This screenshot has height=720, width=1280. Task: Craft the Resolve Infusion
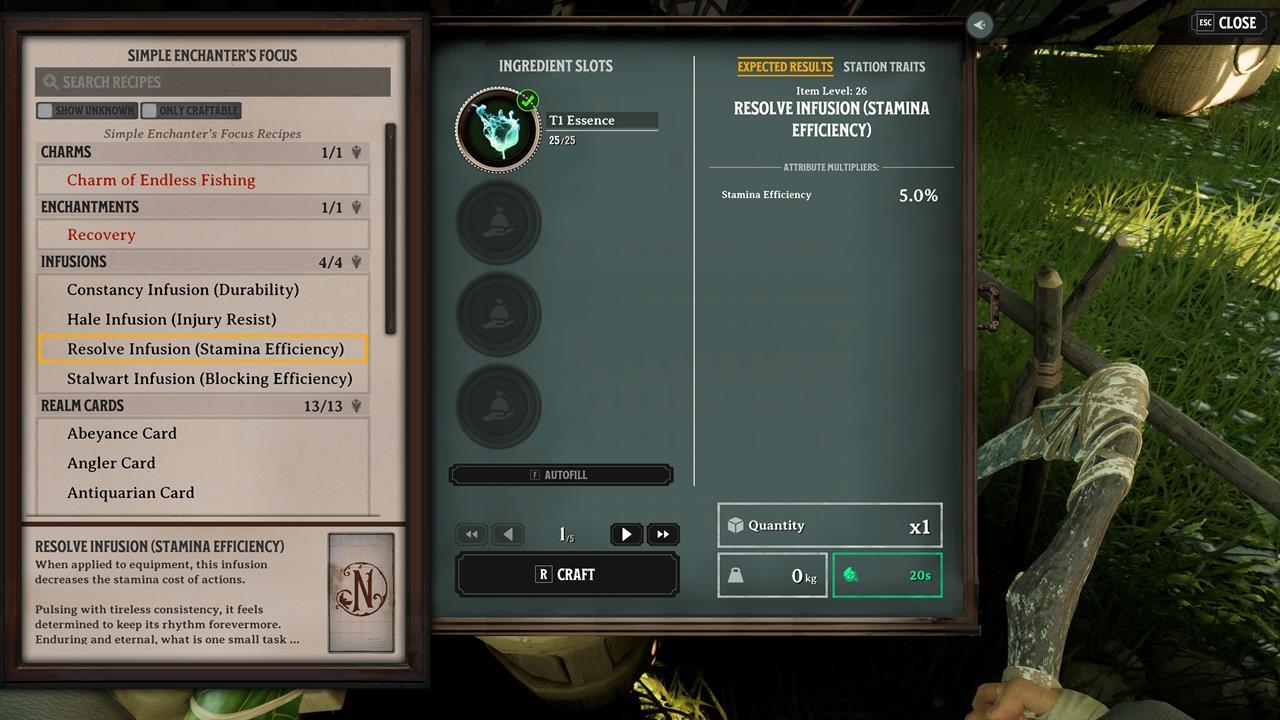tap(567, 575)
